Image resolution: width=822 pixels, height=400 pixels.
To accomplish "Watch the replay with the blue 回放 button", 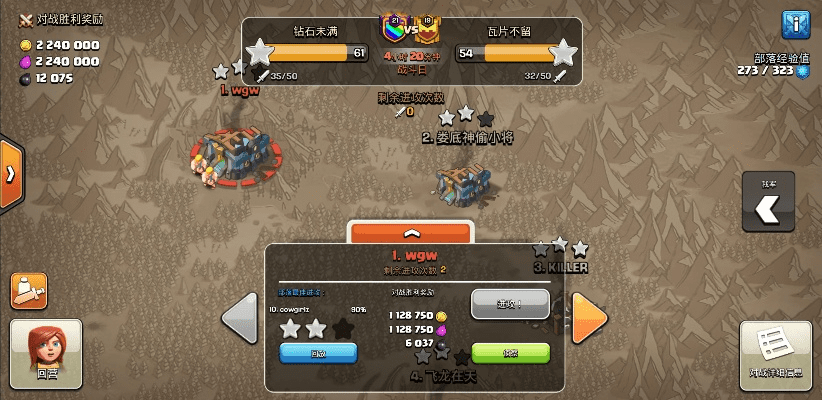I will 318,353.
